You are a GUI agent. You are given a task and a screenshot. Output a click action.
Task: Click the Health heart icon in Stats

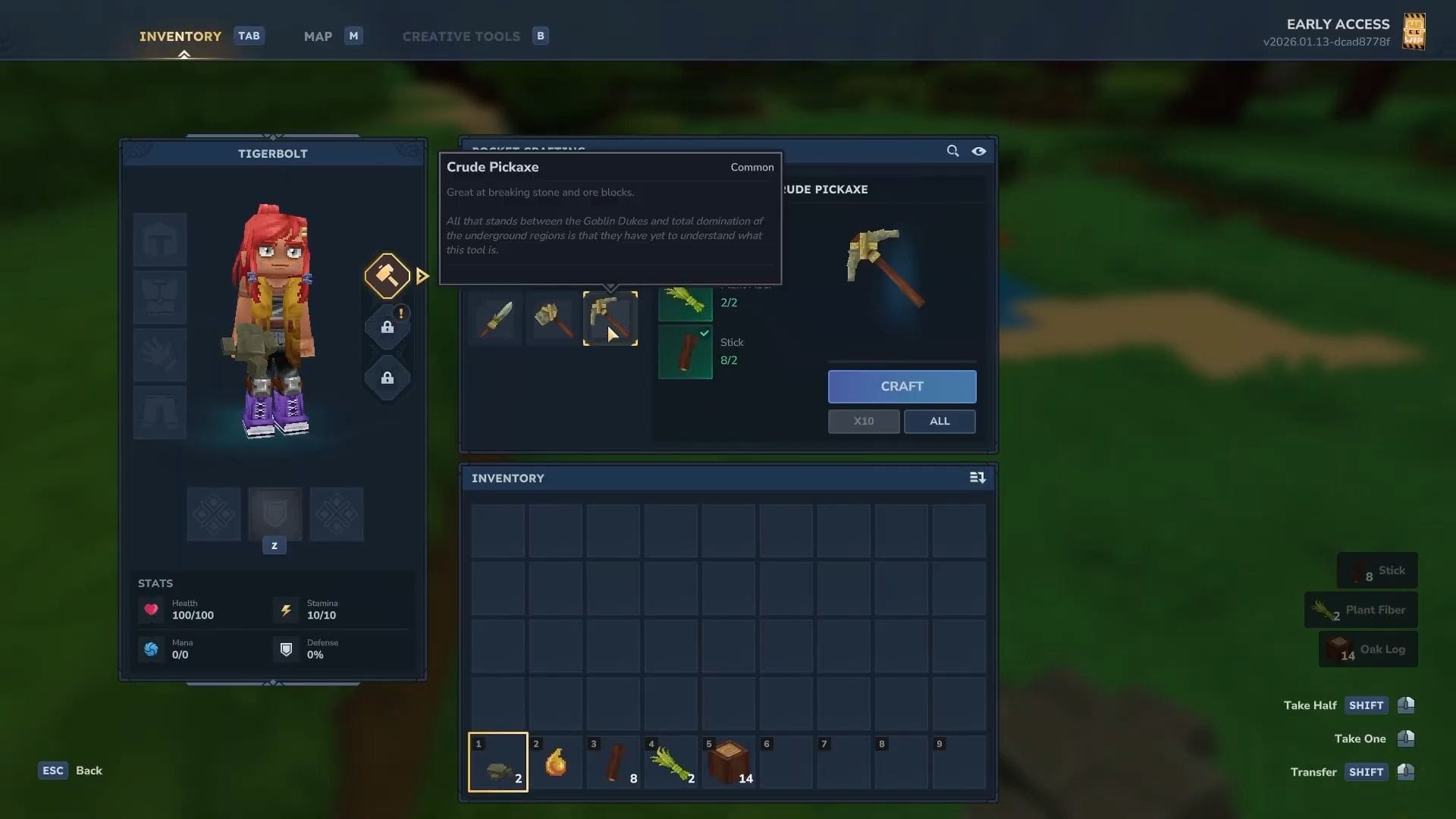pyautogui.click(x=151, y=610)
